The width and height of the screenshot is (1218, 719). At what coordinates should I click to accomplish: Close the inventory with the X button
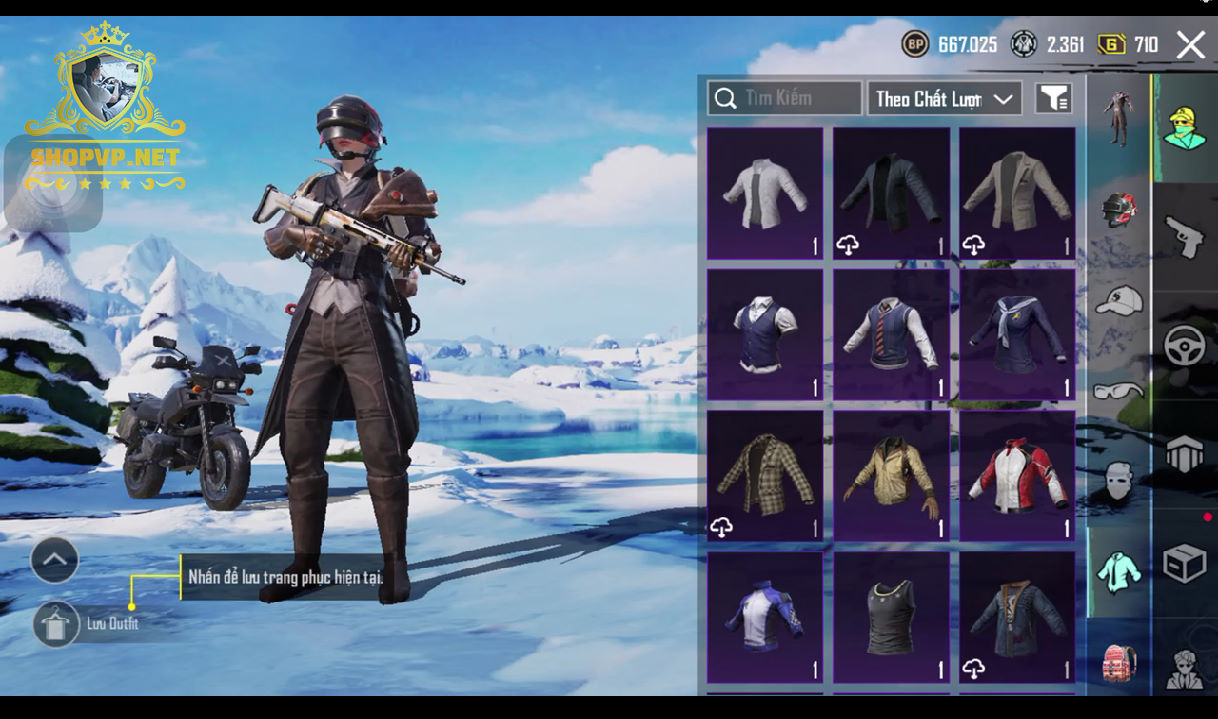point(1190,45)
